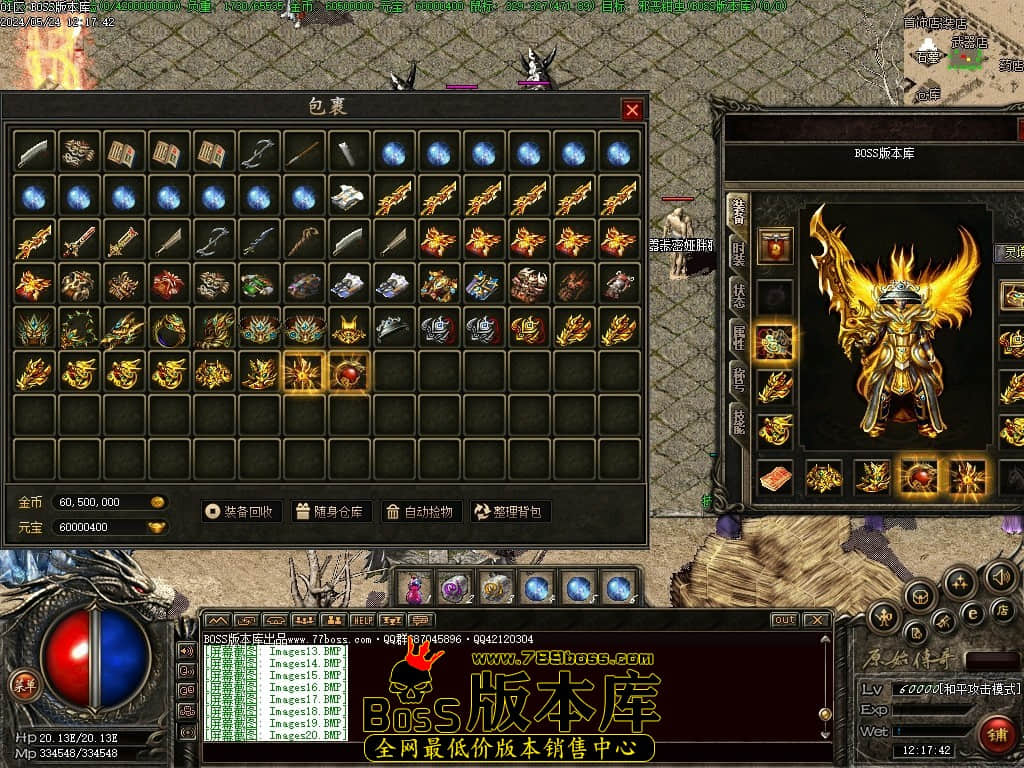Click the HELP button above the chat
Viewport: 1024px width, 768px height.
tap(362, 620)
